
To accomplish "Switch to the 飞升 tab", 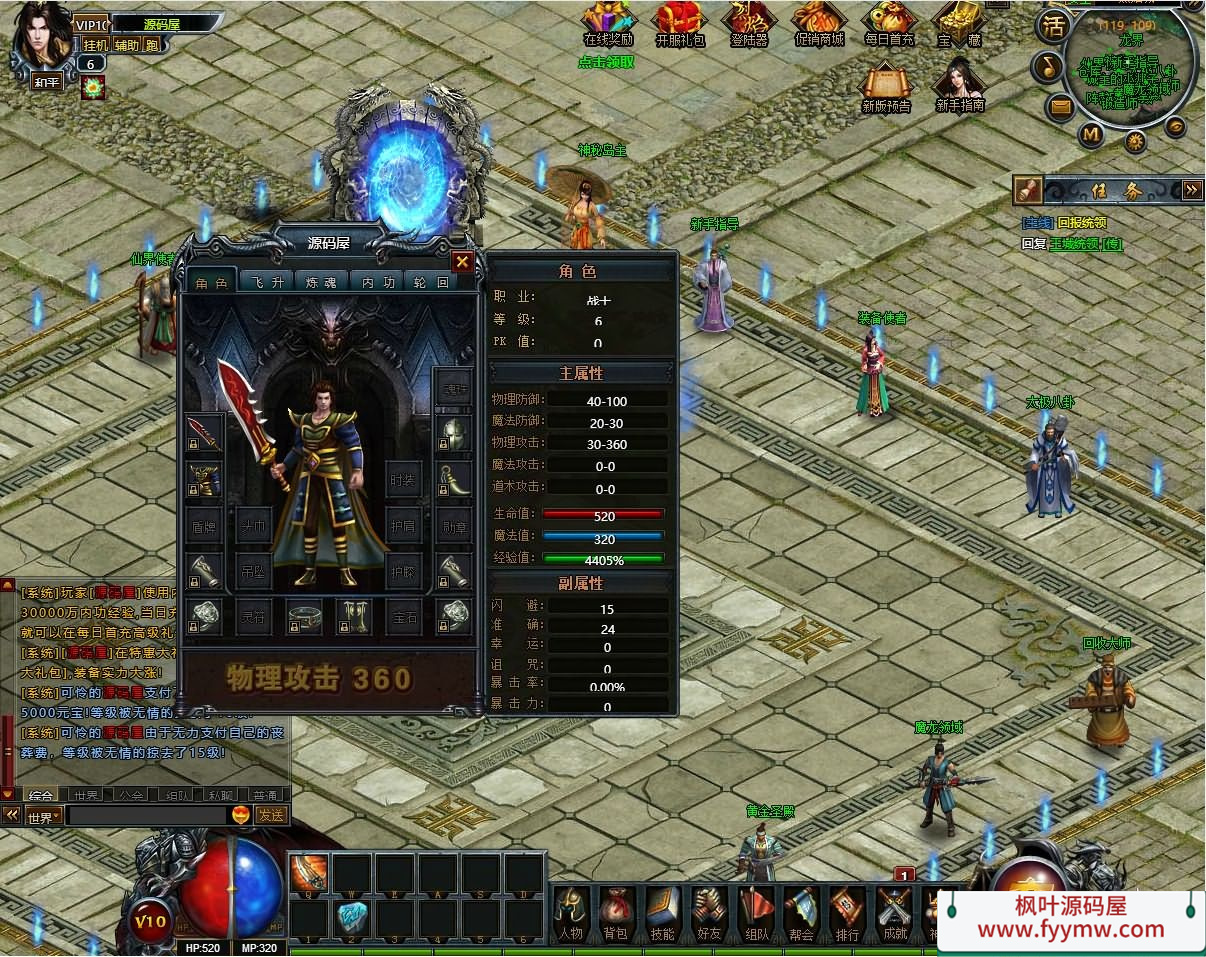I will (x=267, y=282).
